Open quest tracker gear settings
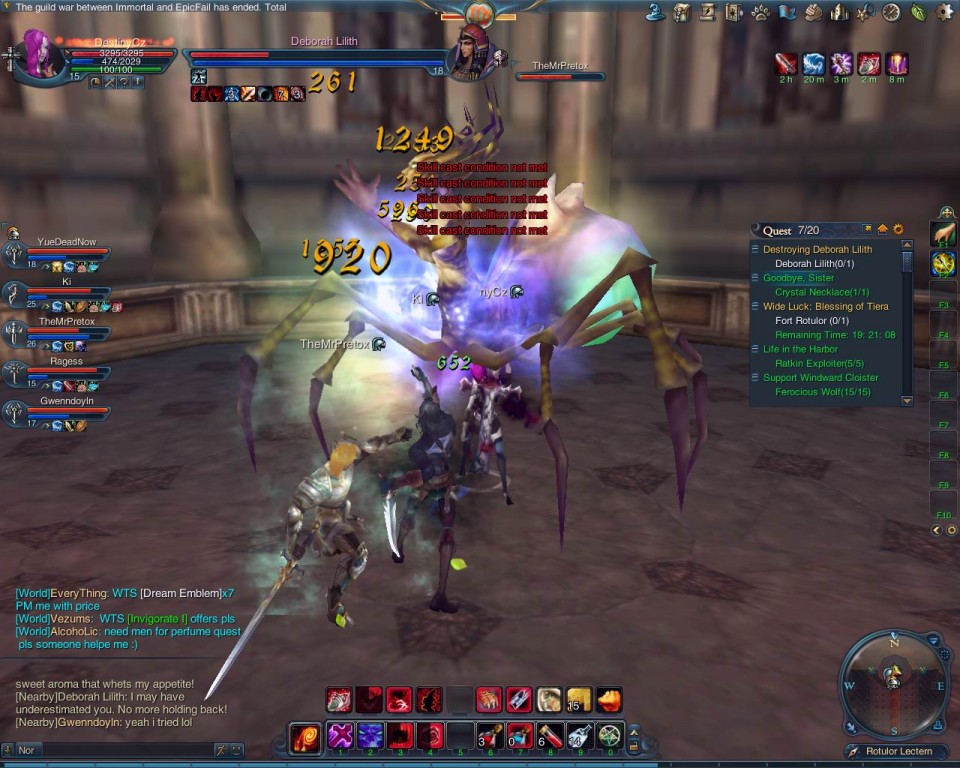This screenshot has height=768, width=960. click(x=898, y=230)
